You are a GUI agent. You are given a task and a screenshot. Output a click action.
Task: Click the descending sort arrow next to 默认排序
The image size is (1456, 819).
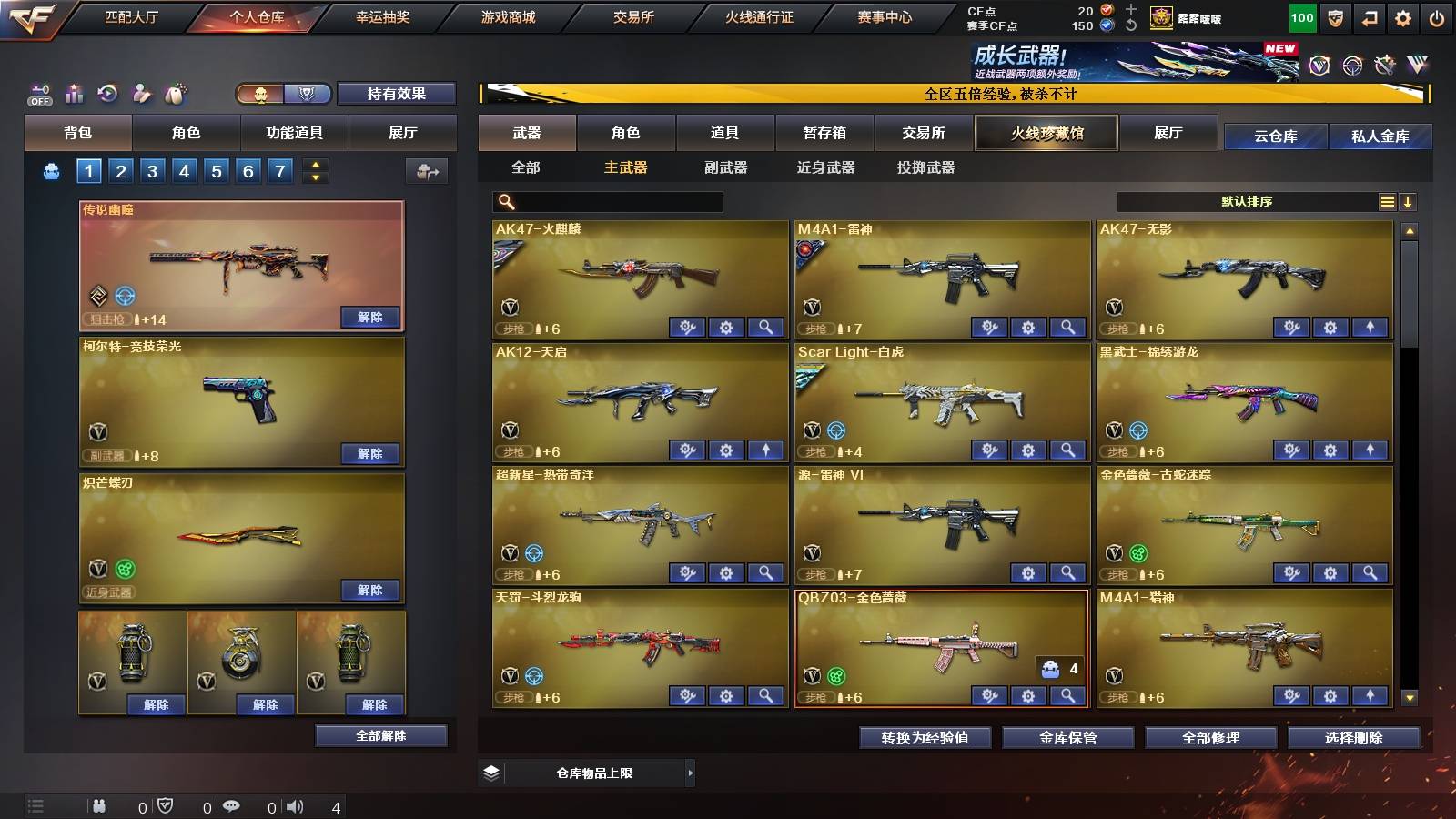click(x=1407, y=201)
